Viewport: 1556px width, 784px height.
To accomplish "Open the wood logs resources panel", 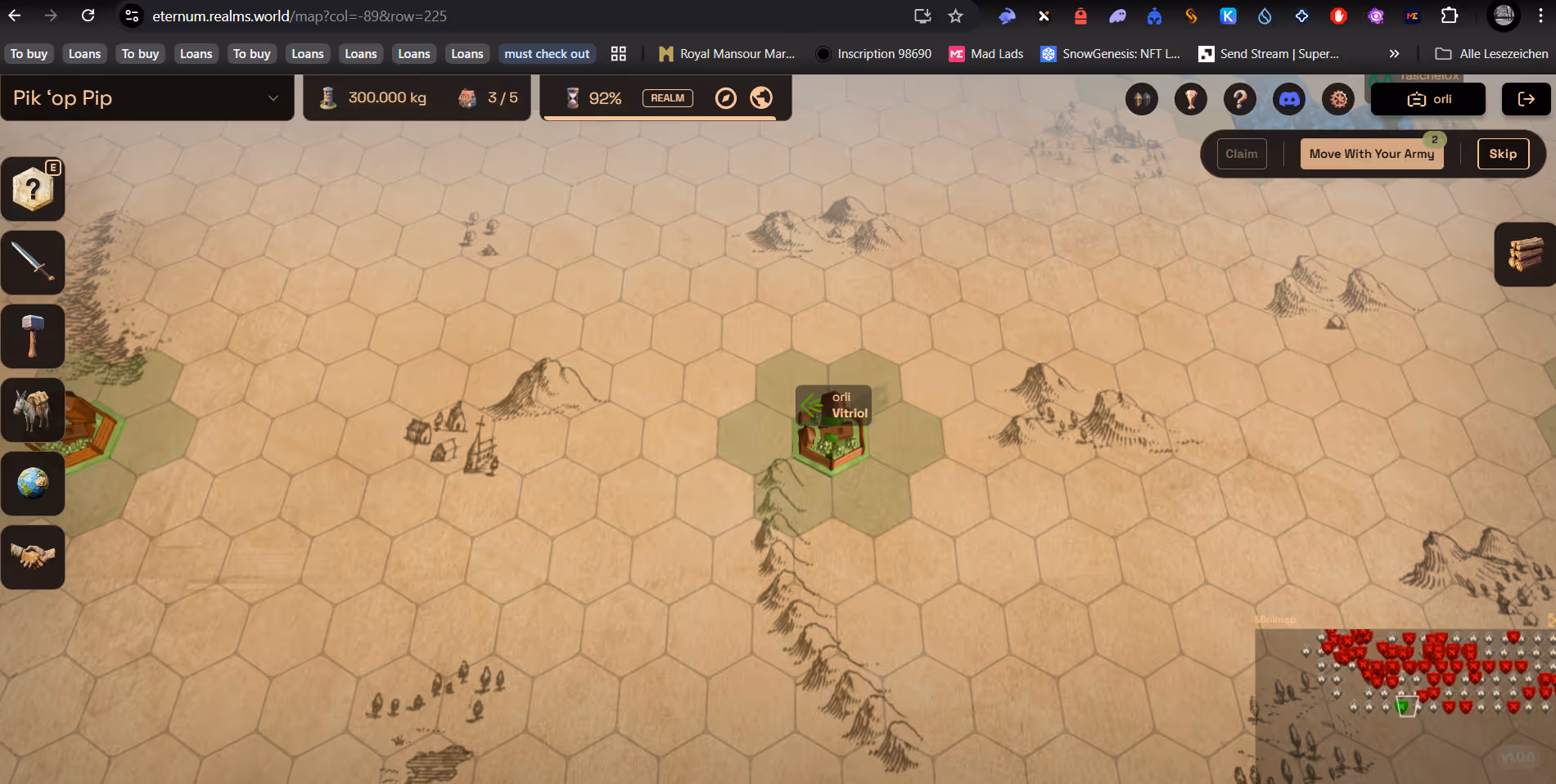I will (1525, 255).
